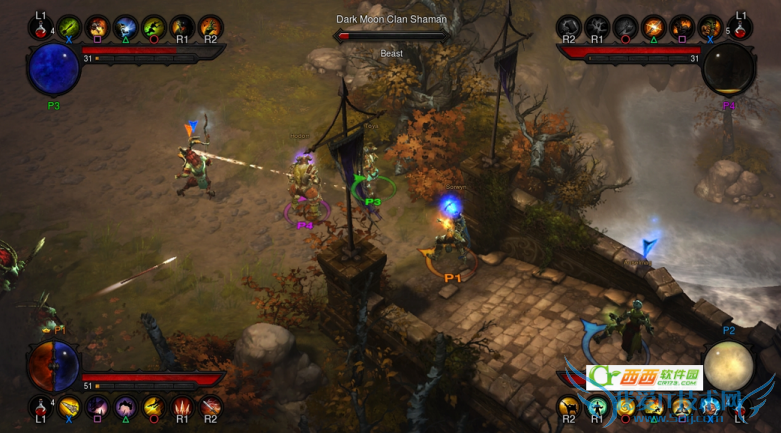
Task: Click P4's dark resource orb
Action: (727, 68)
